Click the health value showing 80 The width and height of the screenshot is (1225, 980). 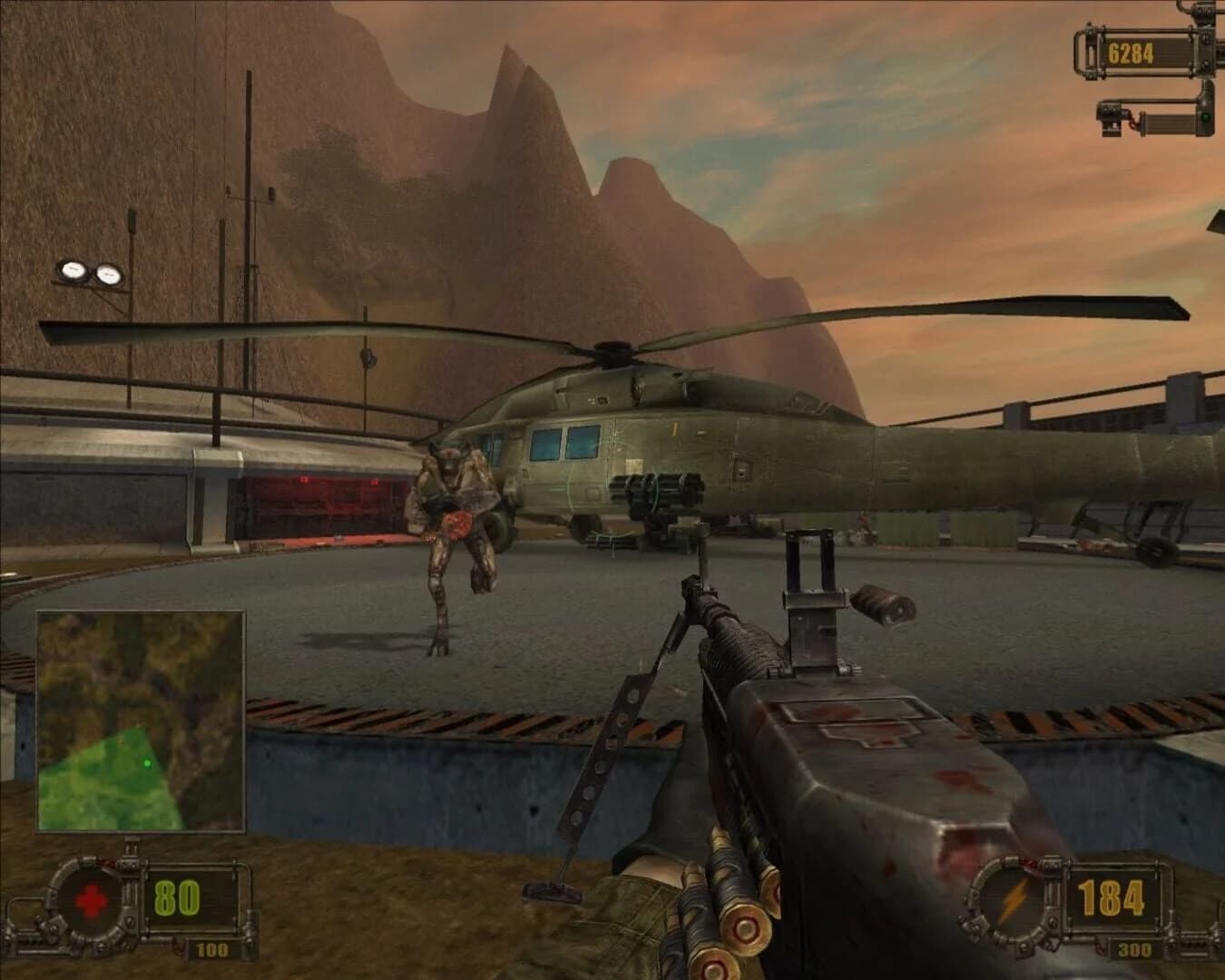(180, 896)
